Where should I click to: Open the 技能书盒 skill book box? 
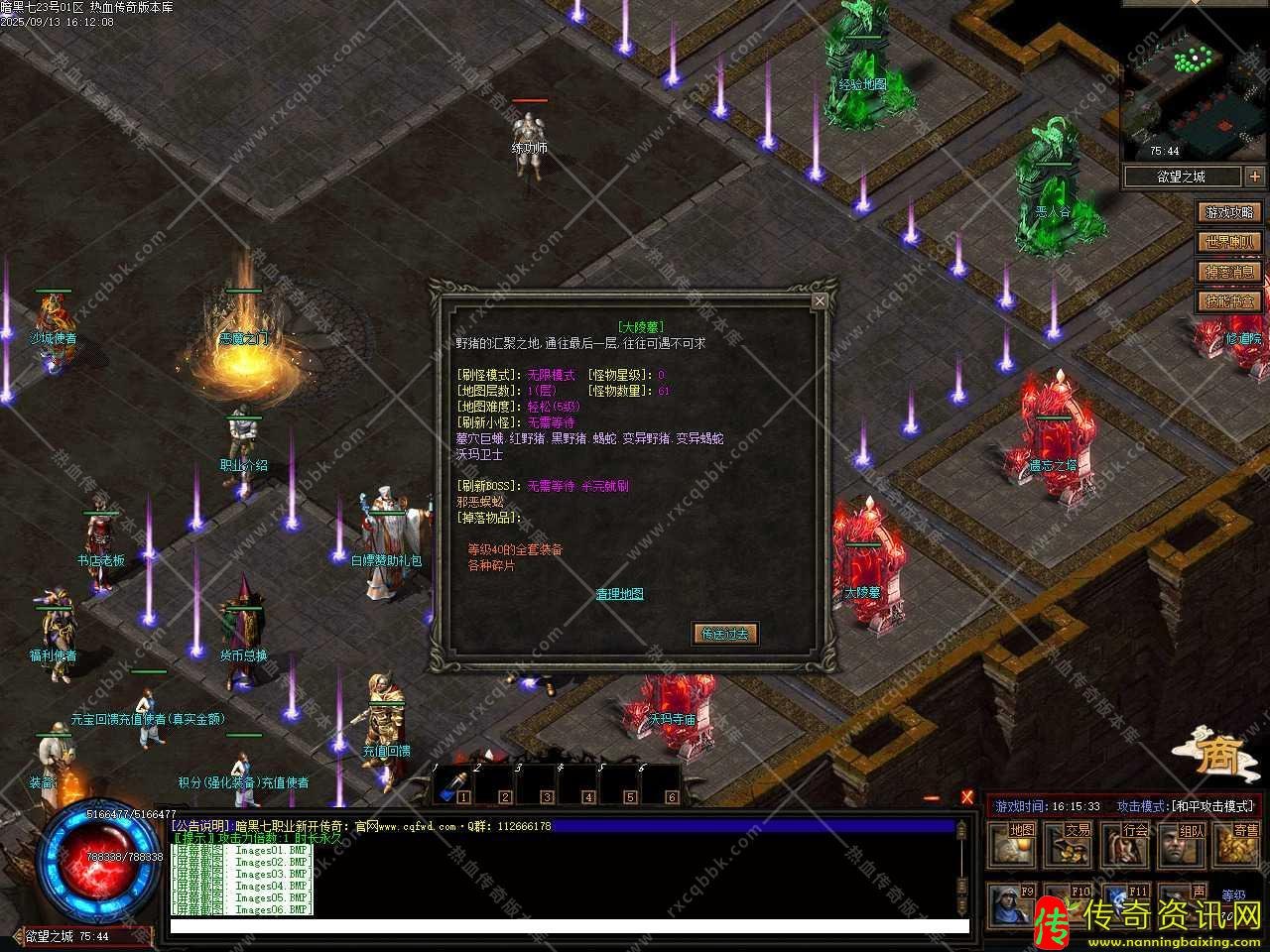[1229, 300]
